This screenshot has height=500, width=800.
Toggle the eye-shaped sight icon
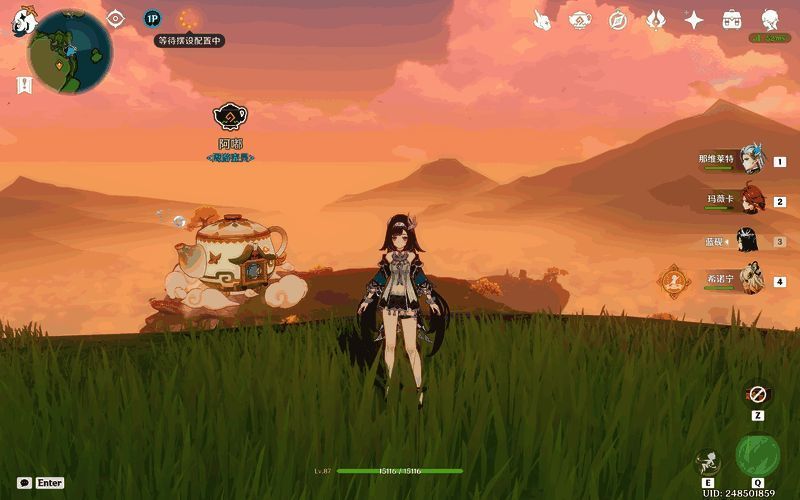[x=116, y=18]
